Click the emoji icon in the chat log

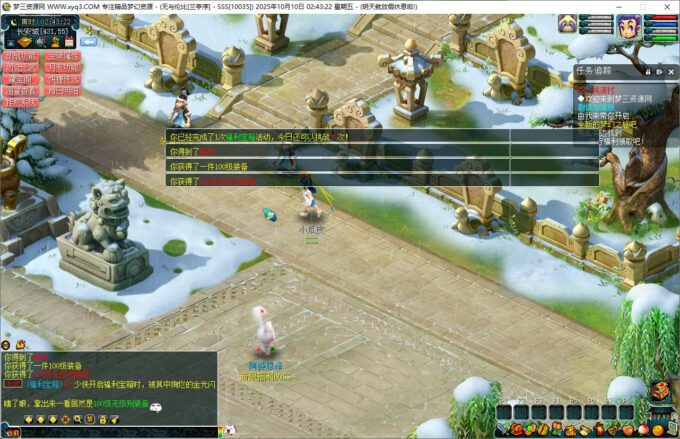155,406
